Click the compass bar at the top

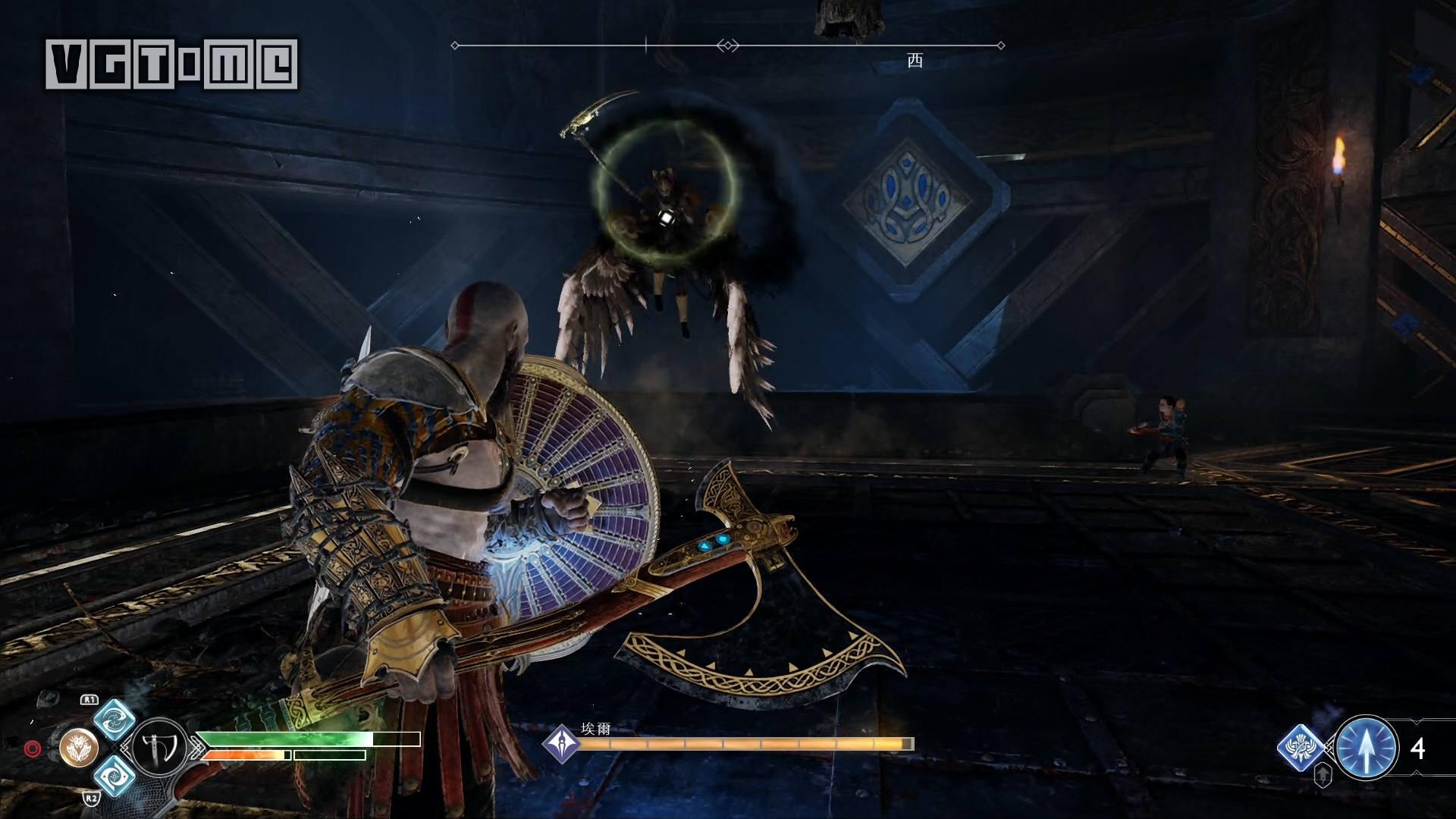(727, 45)
